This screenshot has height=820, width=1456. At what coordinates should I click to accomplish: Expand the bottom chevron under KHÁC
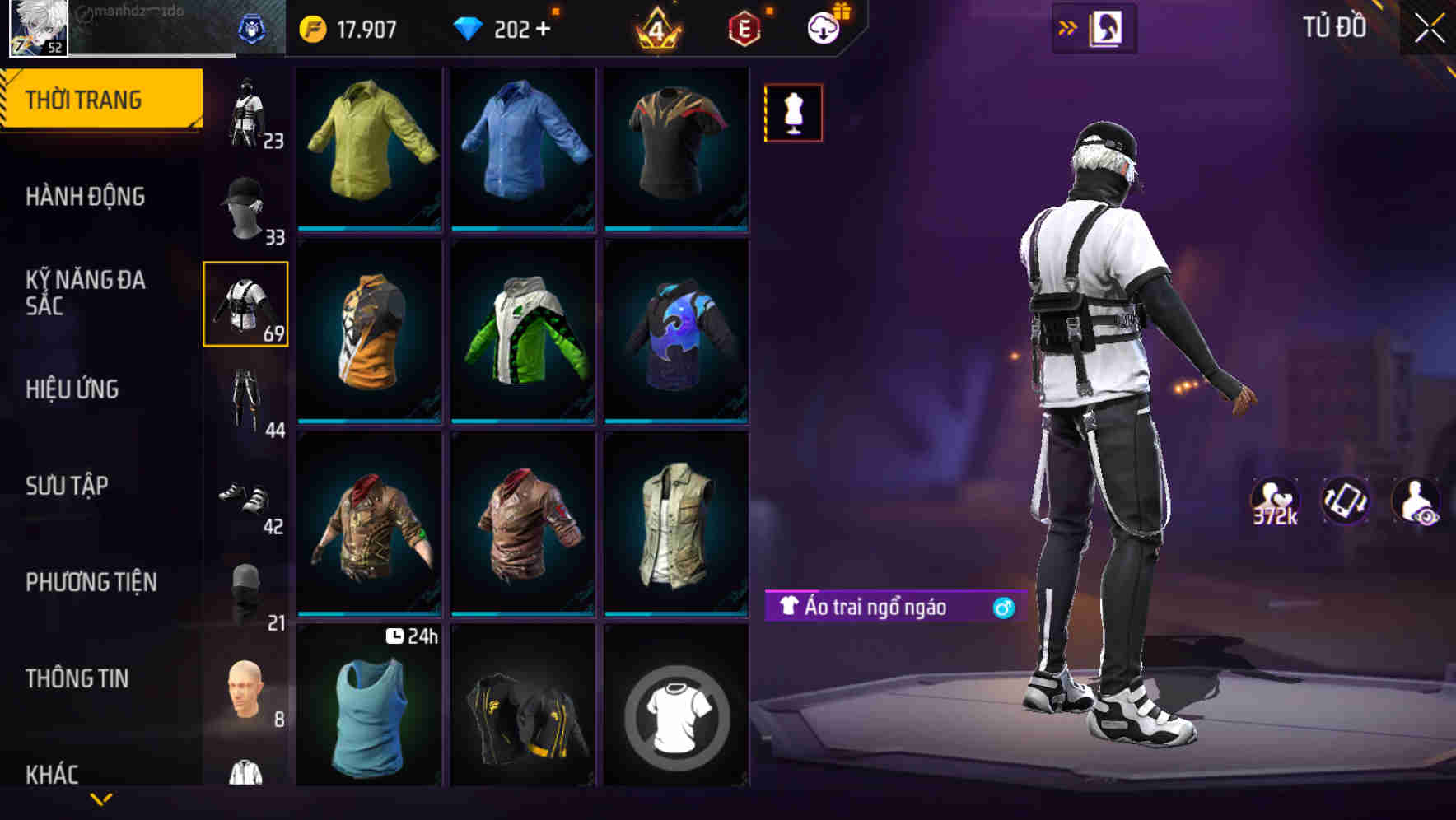click(x=101, y=799)
